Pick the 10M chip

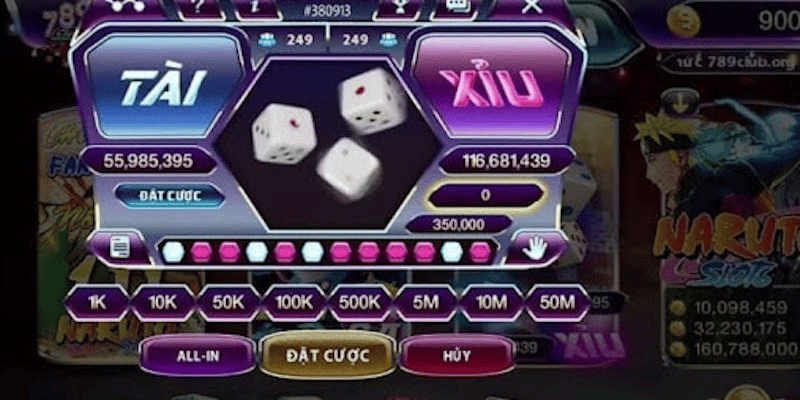point(491,301)
